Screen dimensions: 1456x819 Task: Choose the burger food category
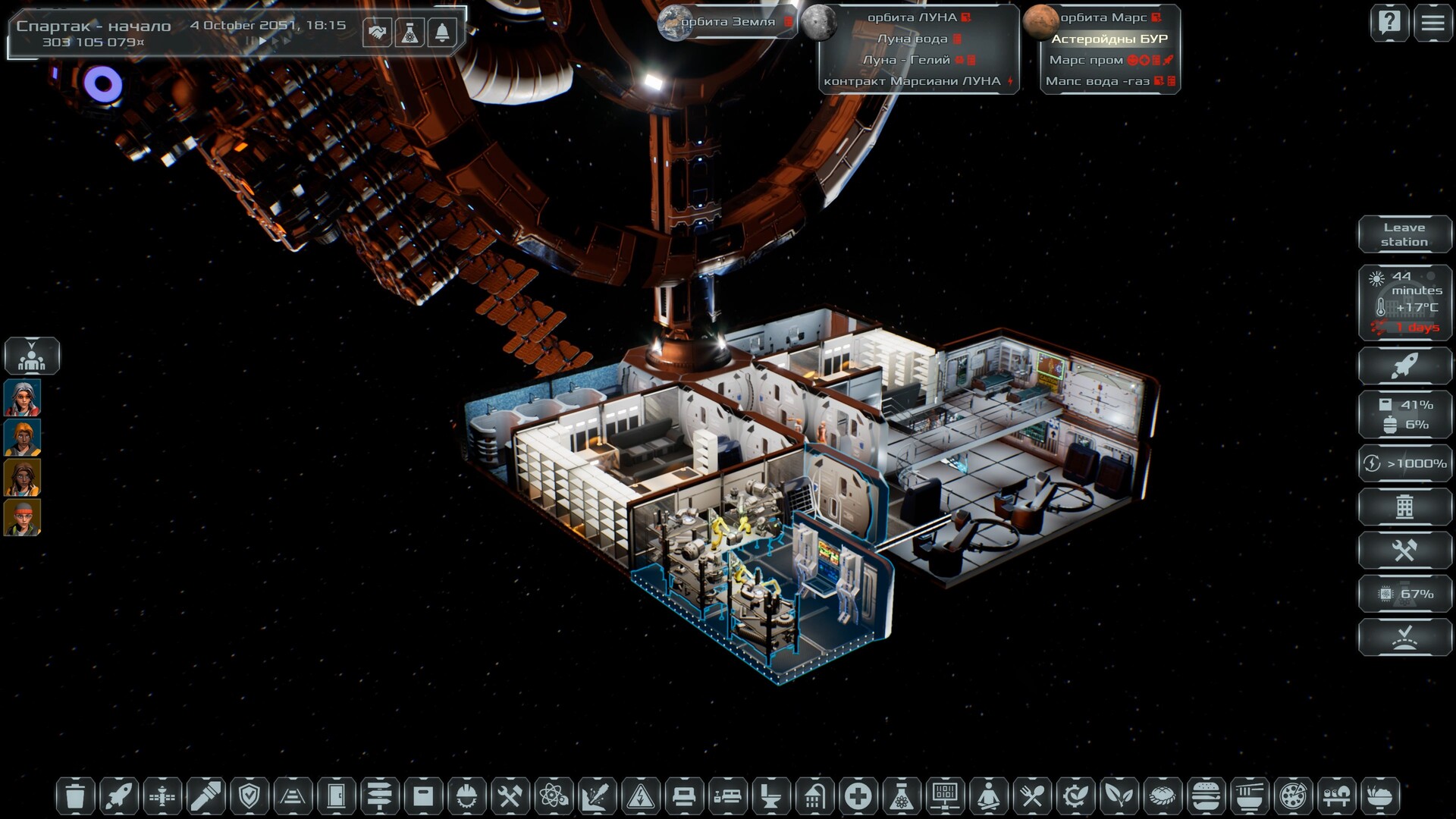tap(1205, 796)
